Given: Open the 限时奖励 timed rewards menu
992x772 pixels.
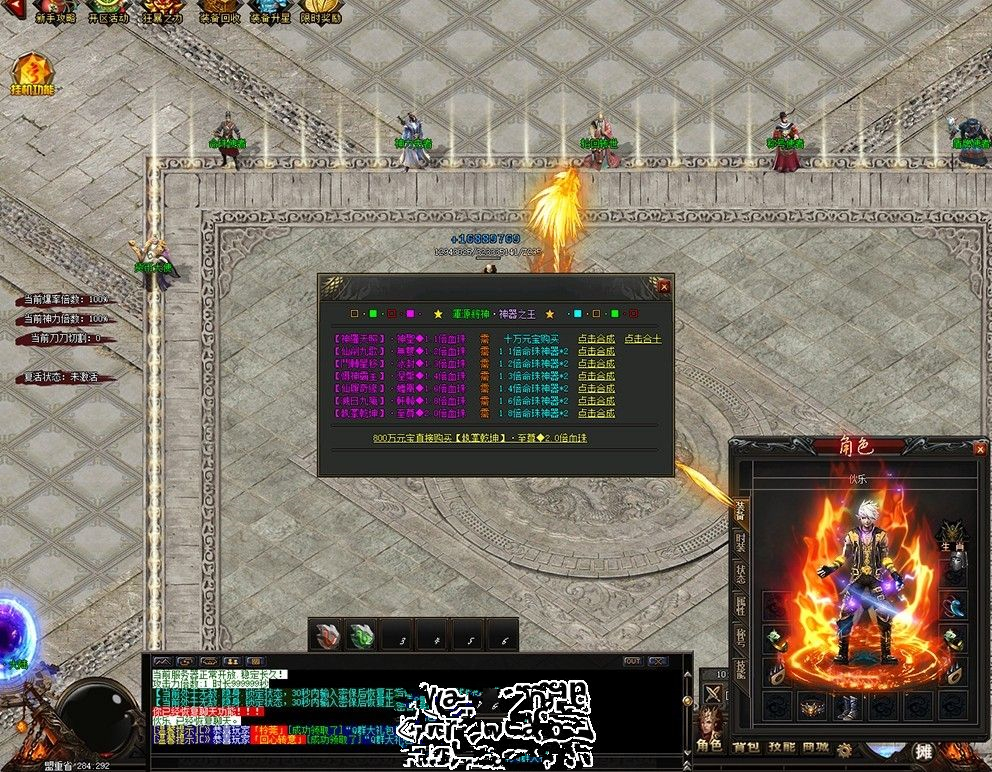Looking at the screenshot, I should point(320,12).
